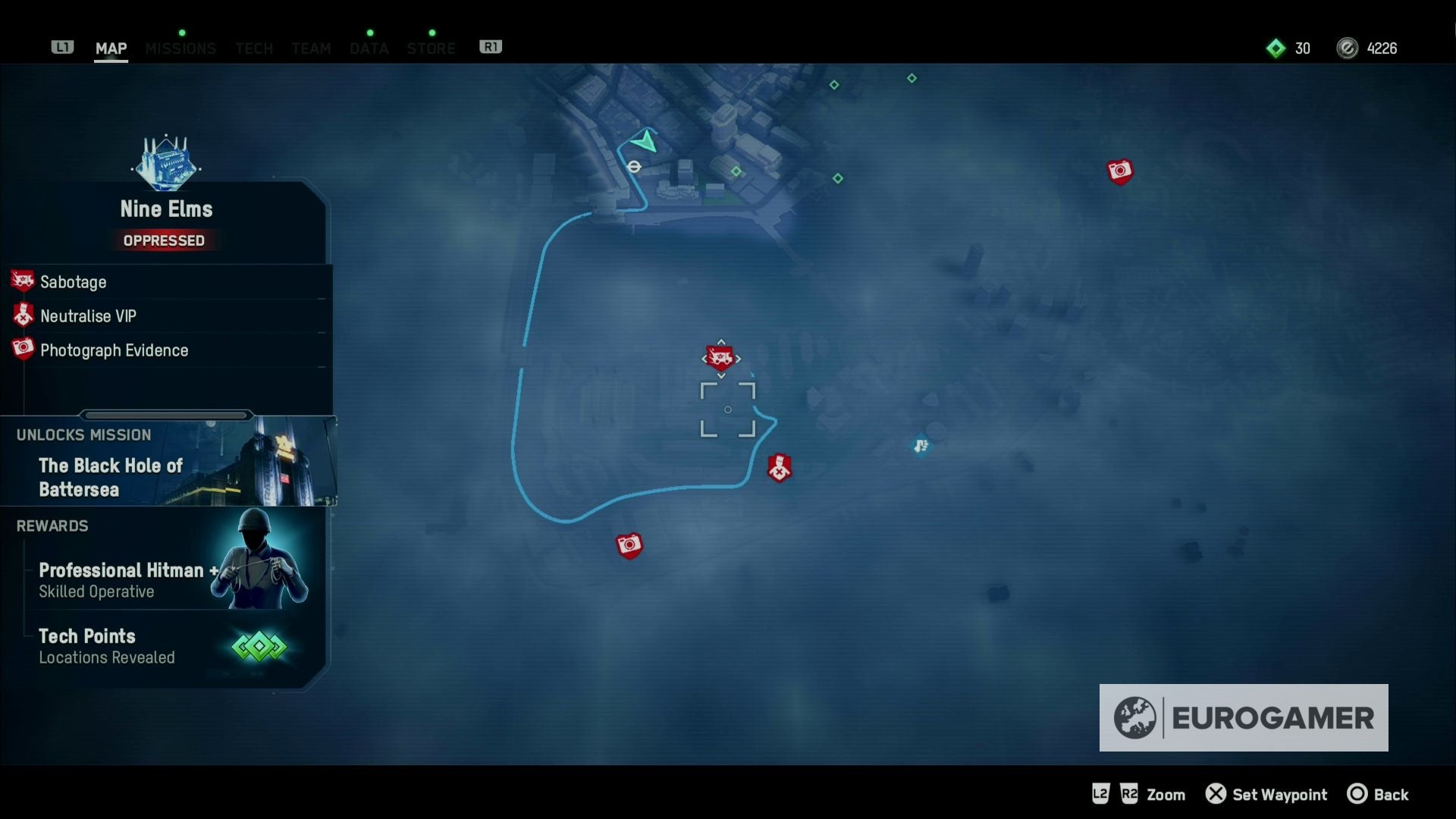The image size is (1456, 819).
Task: Select the Photograph Evidence objective entry
Action: [114, 350]
